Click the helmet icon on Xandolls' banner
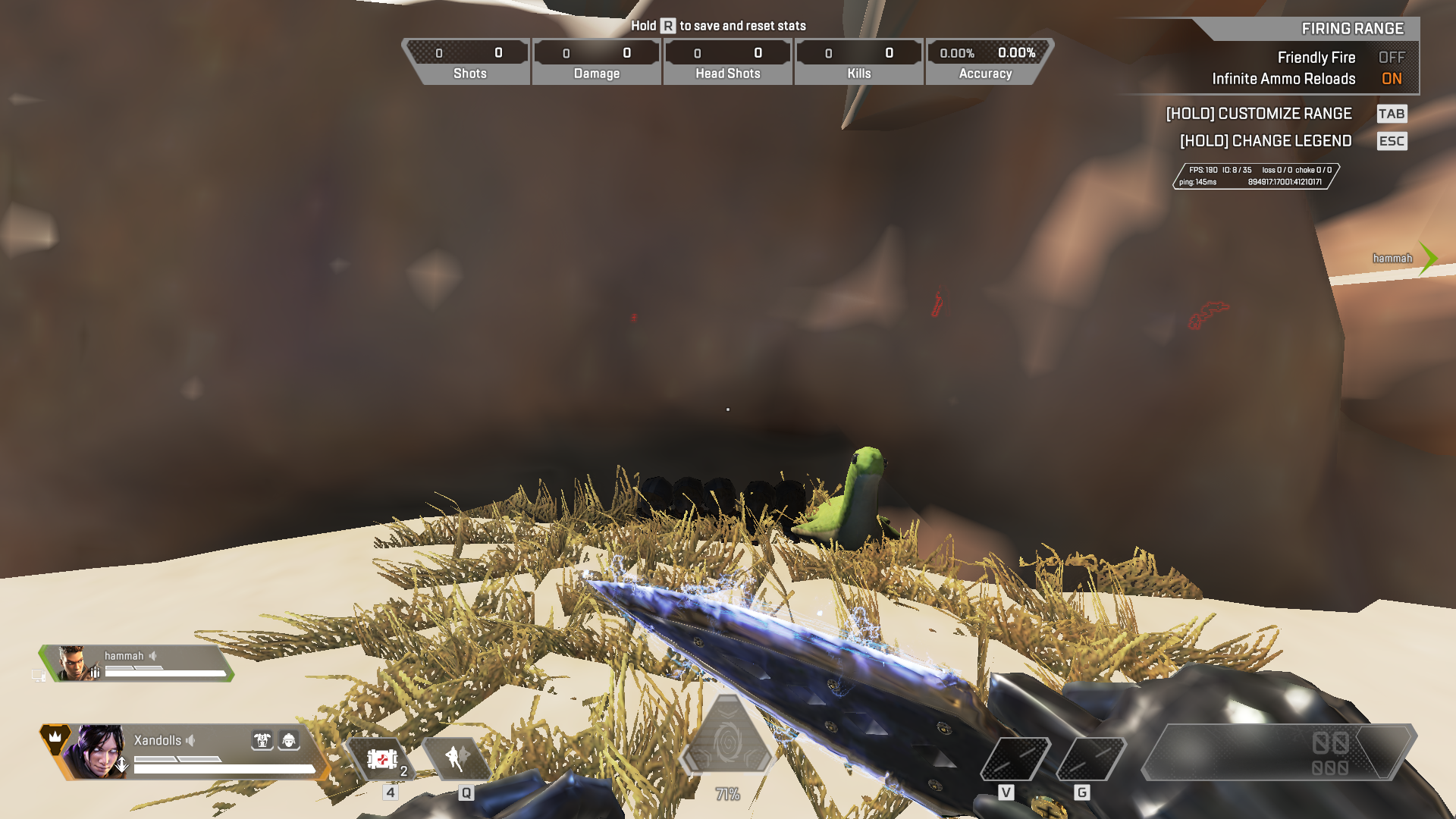The height and width of the screenshot is (819, 1456). (x=289, y=740)
